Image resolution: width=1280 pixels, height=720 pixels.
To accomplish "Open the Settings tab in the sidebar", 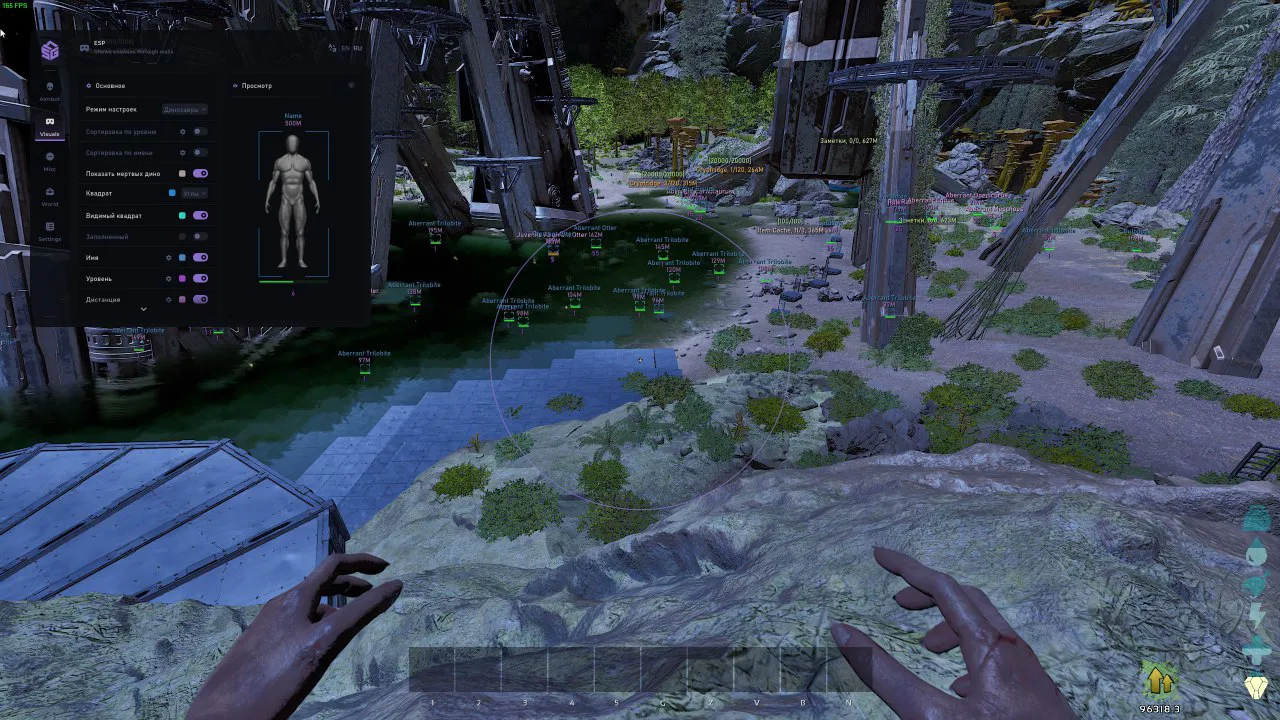I will (50, 231).
